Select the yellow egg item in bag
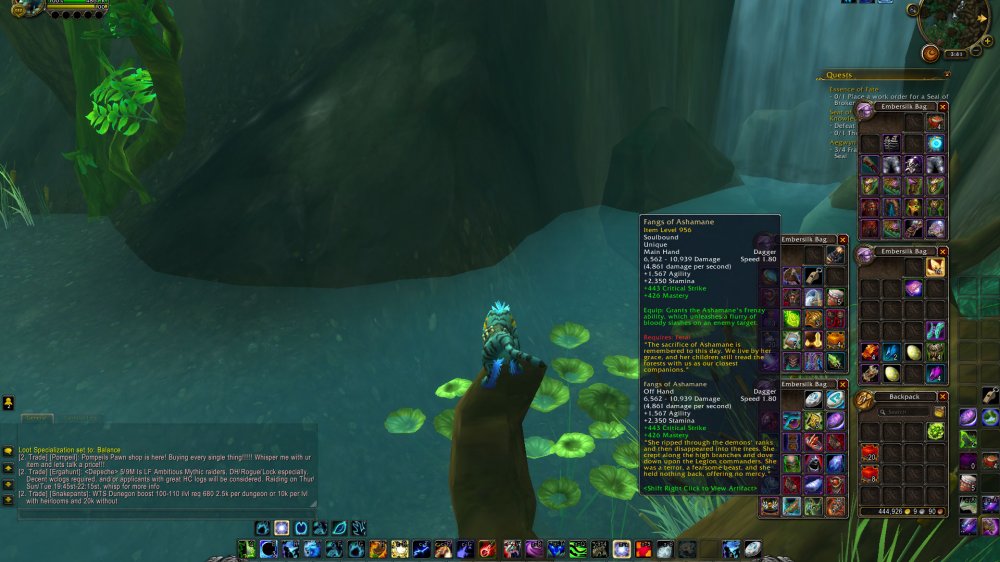This screenshot has height=562, width=1000. [x=912, y=353]
